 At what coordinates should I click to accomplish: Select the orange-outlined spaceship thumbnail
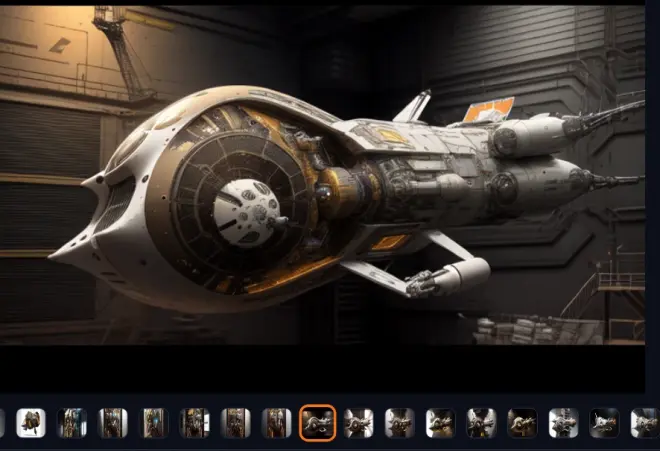click(317, 423)
